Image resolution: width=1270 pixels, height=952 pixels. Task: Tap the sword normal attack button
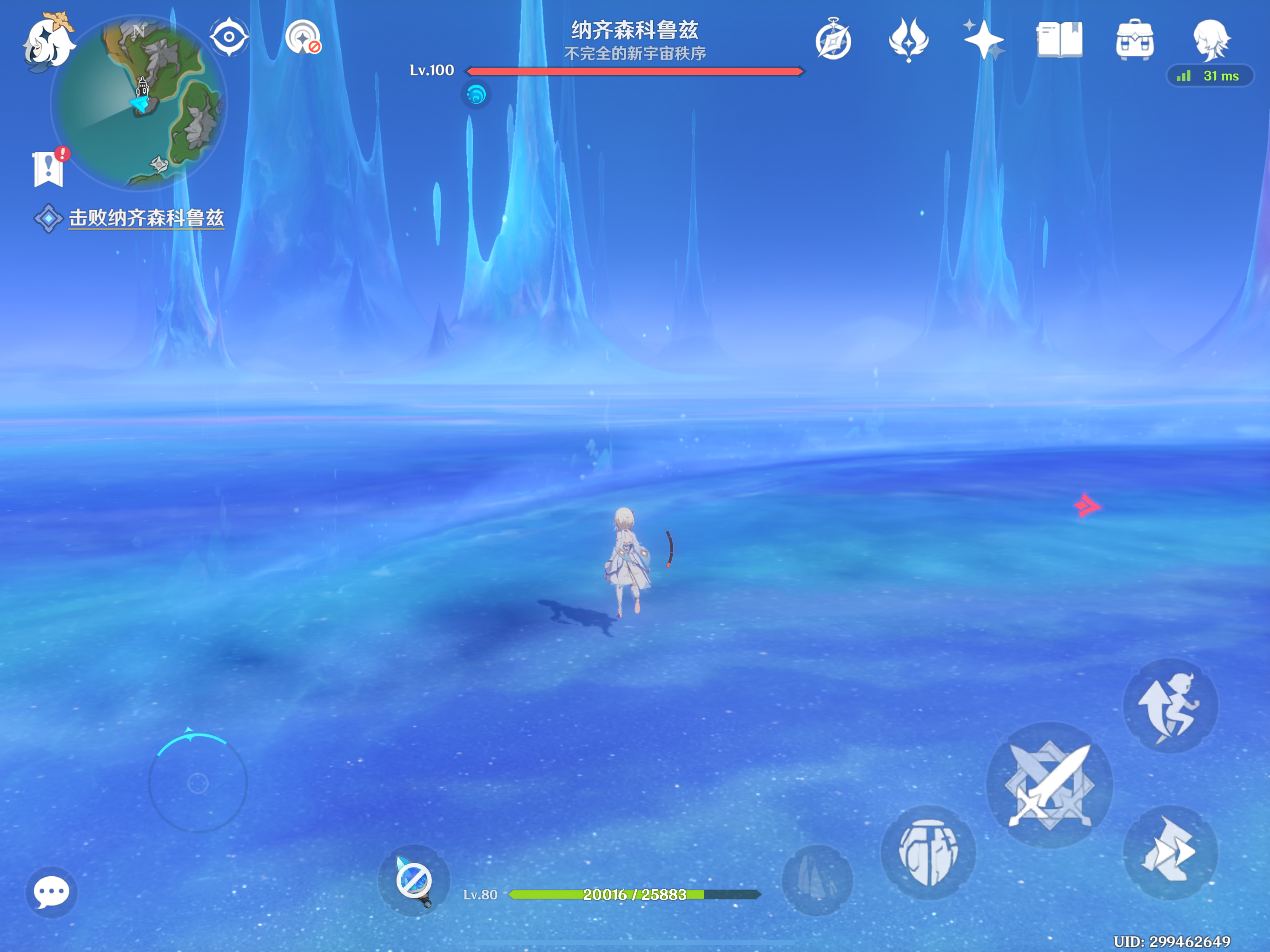[x=1050, y=785]
